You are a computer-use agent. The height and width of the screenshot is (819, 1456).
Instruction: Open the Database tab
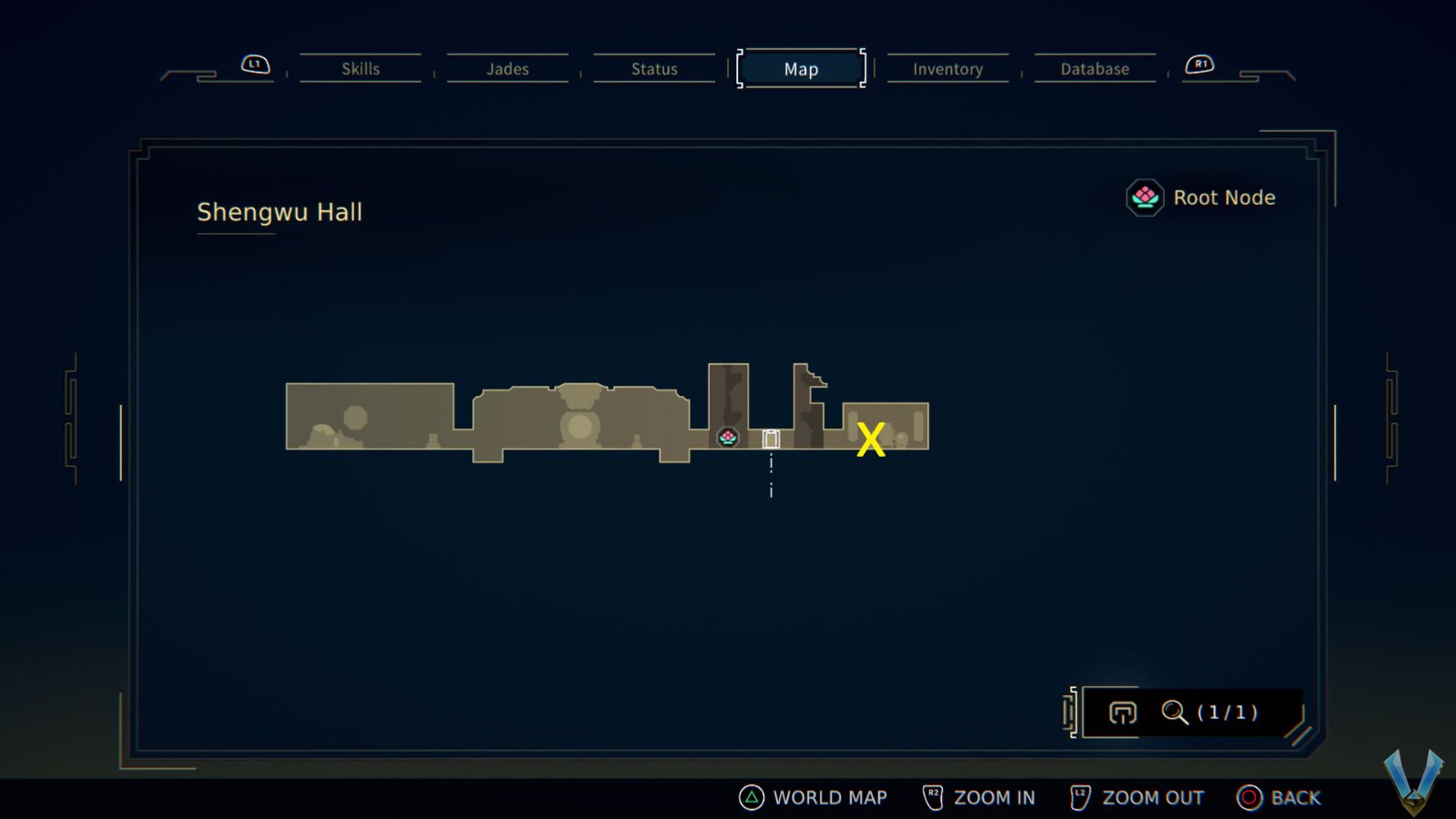click(1095, 68)
